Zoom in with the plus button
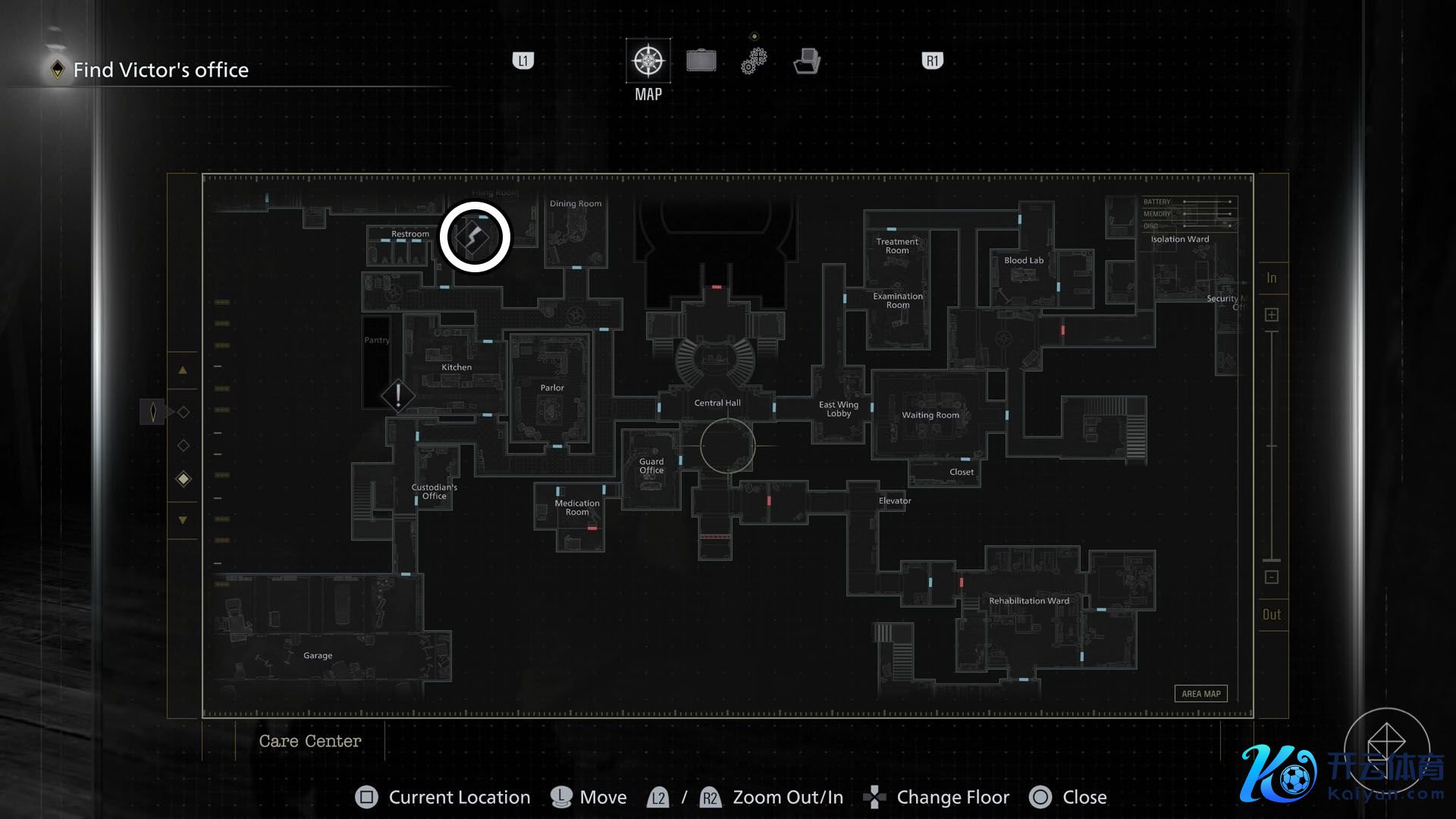The height and width of the screenshot is (819, 1456). [x=1272, y=315]
